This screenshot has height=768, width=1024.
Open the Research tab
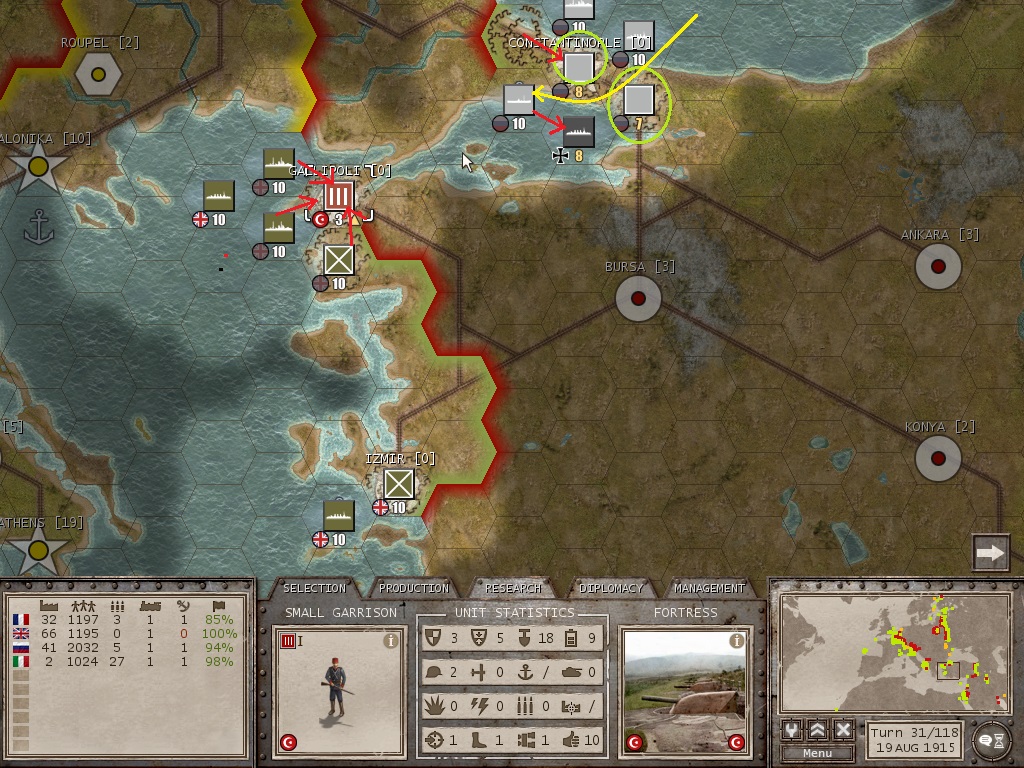pyautogui.click(x=512, y=588)
